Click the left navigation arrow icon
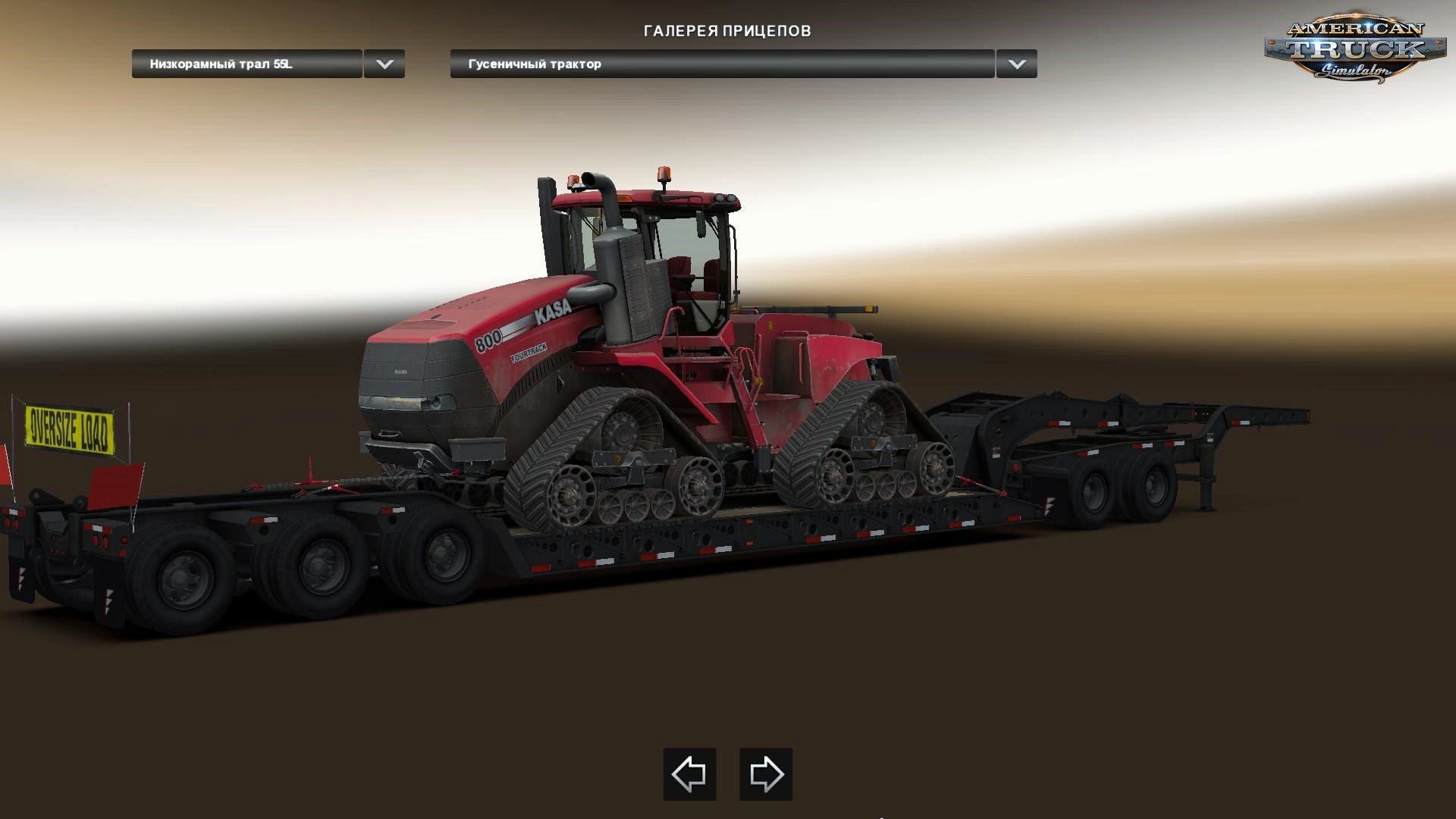The width and height of the screenshot is (1456, 819). (689, 775)
